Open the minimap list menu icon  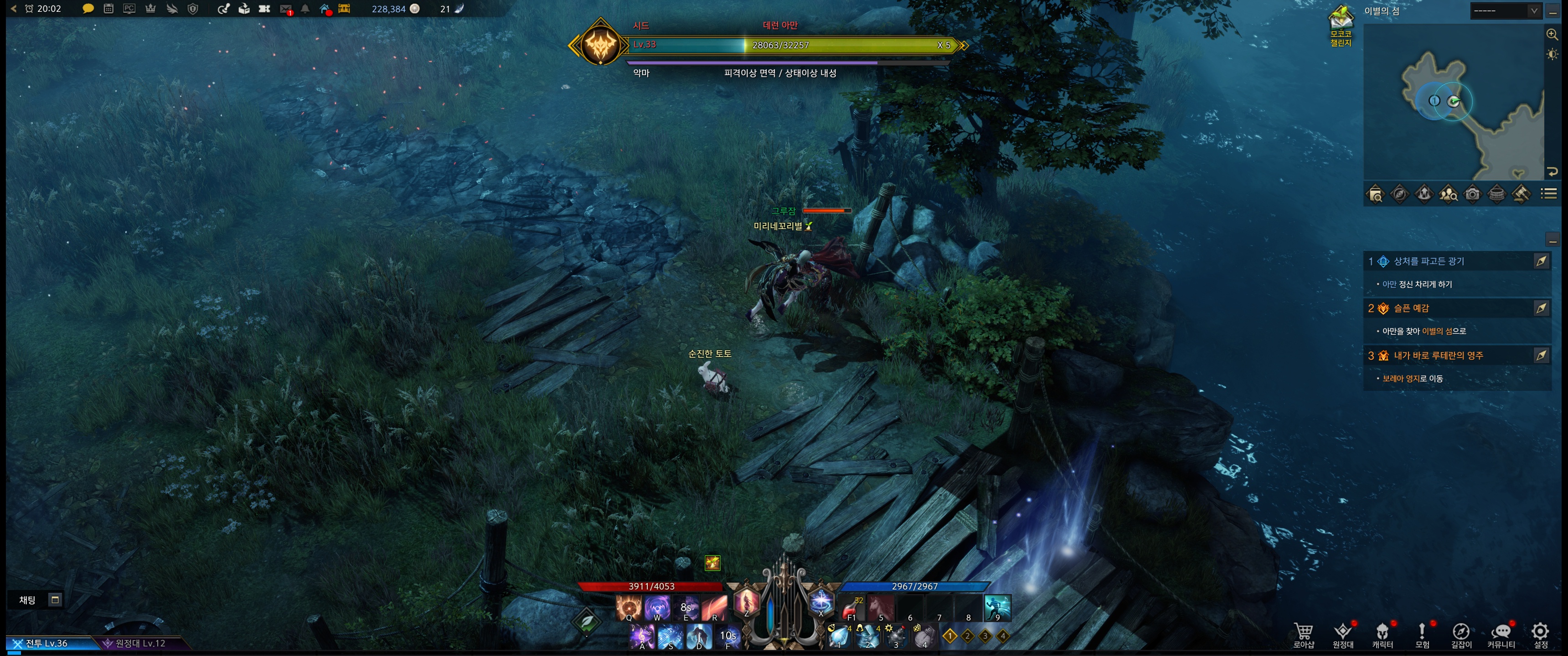(x=1549, y=194)
